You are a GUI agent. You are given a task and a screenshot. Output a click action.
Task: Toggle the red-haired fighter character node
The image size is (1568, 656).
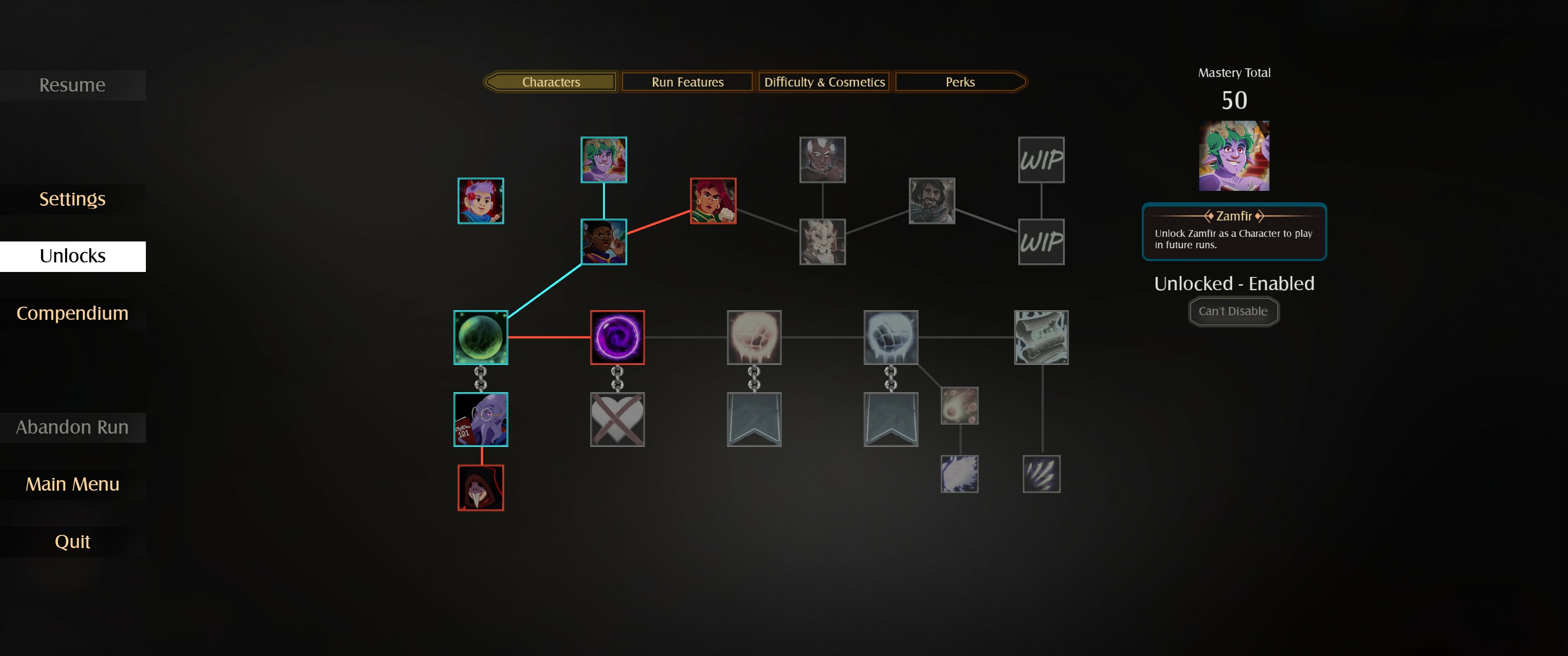pyautogui.click(x=713, y=201)
